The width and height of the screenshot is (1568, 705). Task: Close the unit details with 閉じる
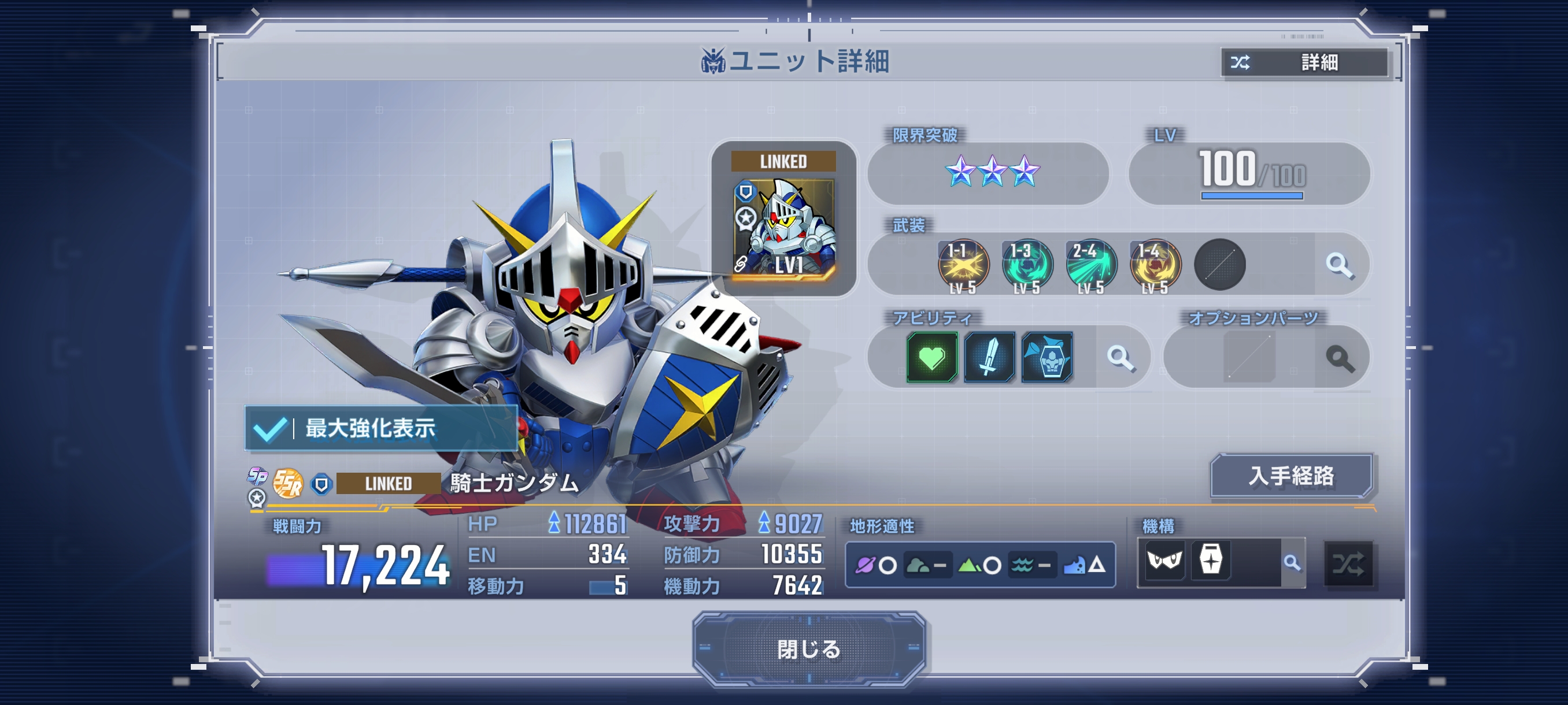[808, 649]
